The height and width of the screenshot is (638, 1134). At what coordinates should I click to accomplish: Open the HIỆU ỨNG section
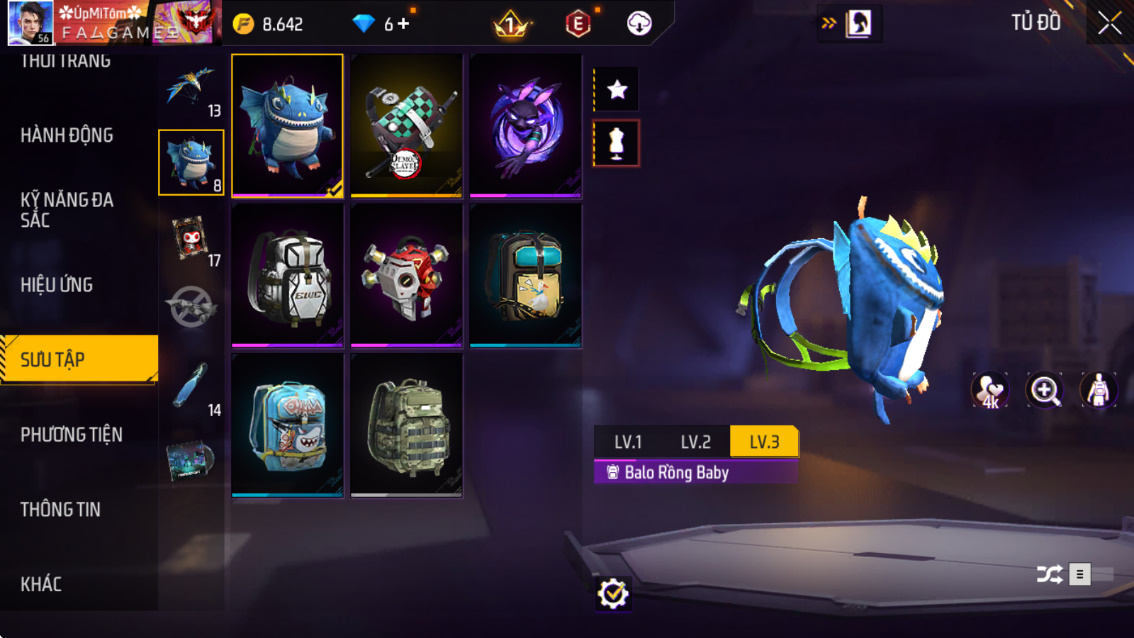57,285
